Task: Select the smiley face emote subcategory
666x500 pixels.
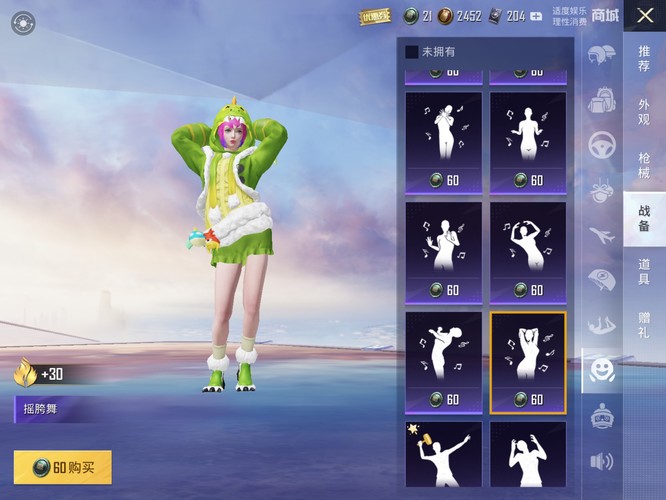Action: (x=602, y=370)
